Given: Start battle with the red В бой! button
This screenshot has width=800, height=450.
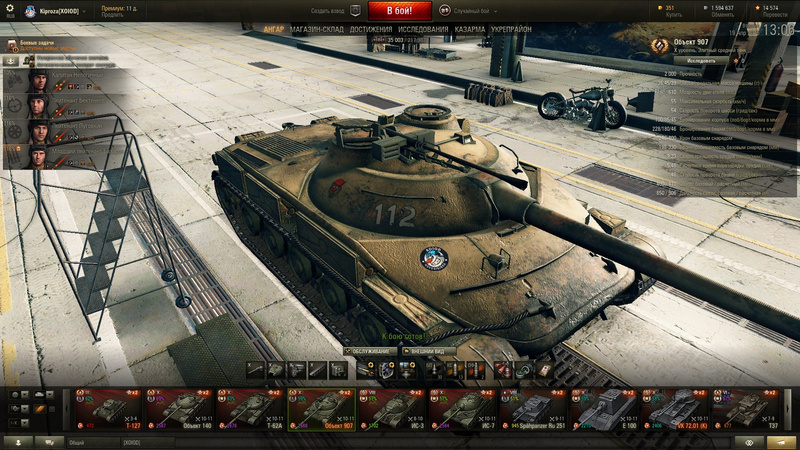Looking at the screenshot, I should [400, 11].
